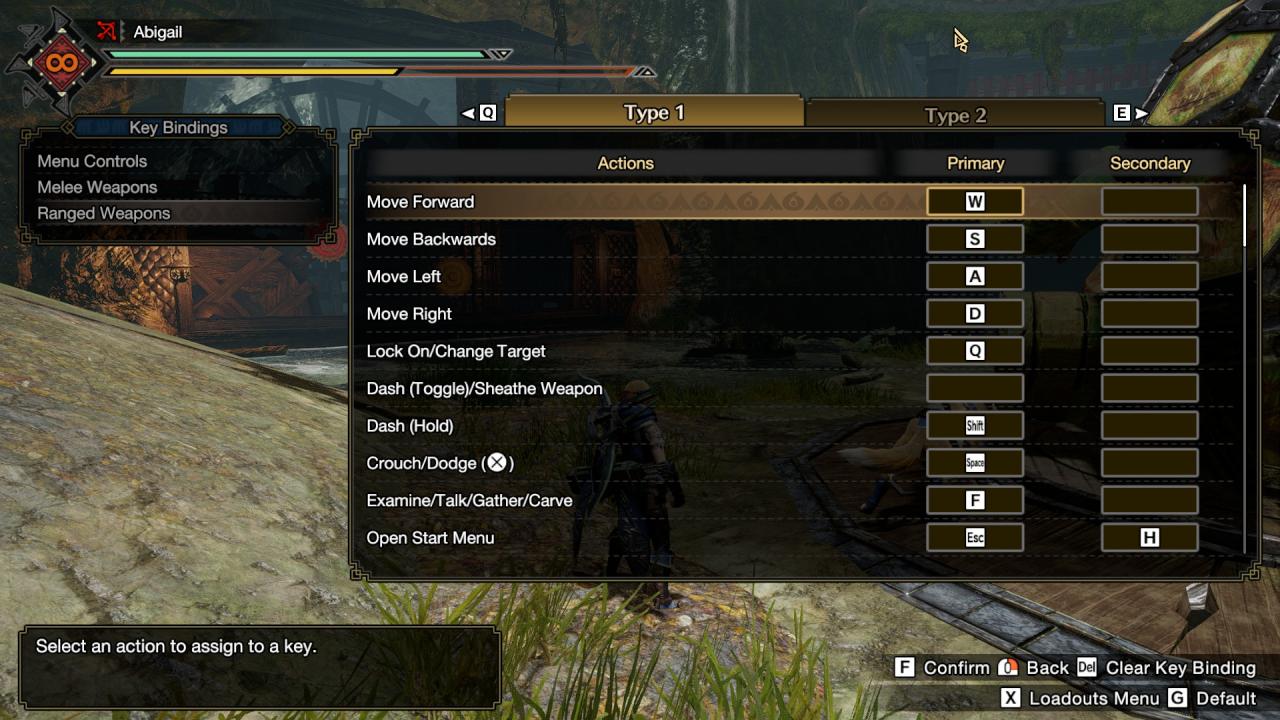Edit the Move Right primary key D
Screen dimensions: 1280x720
click(975, 314)
